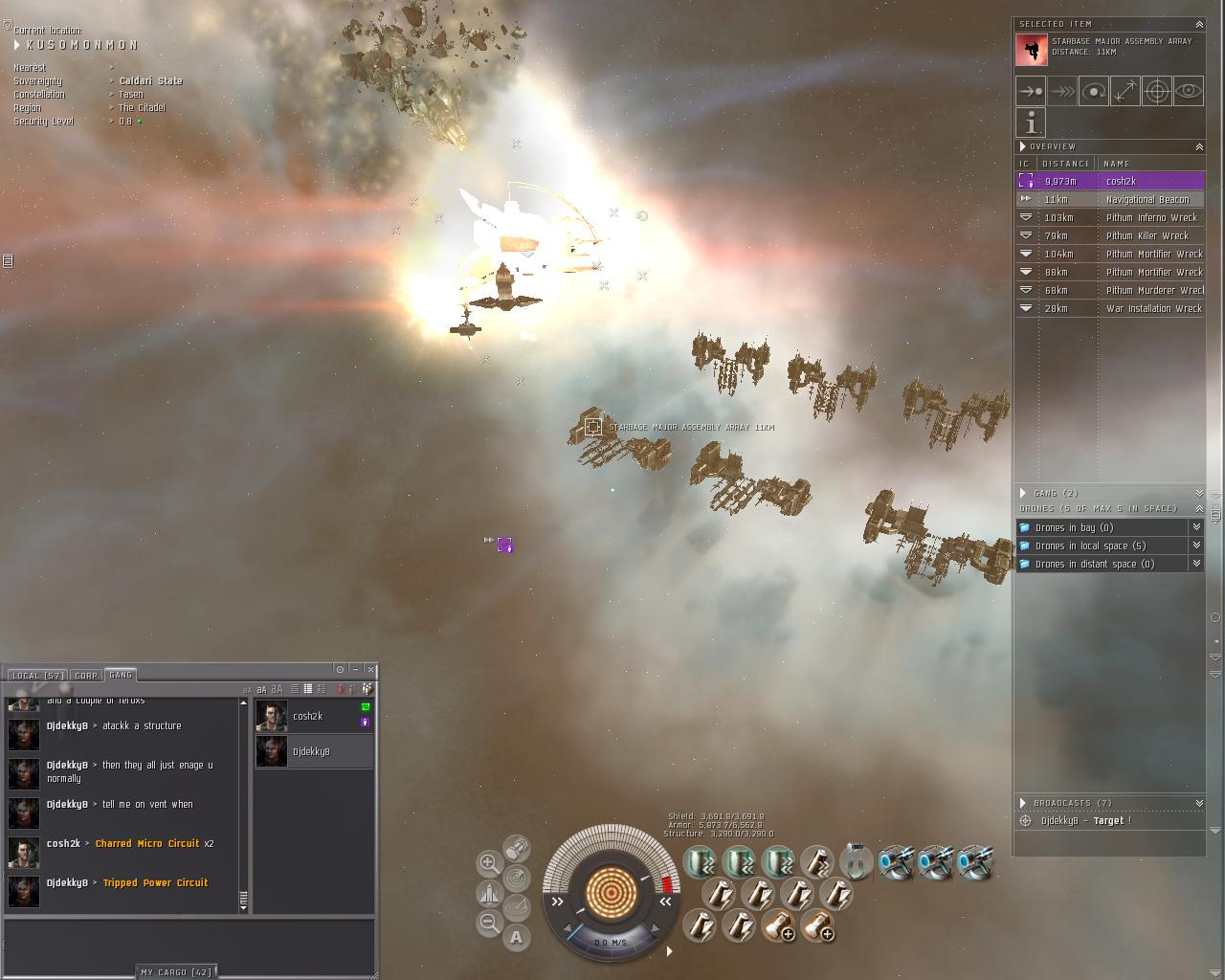1225x980 pixels.
Task: Open the Tripped Power Circuit link
Action: (x=155, y=883)
